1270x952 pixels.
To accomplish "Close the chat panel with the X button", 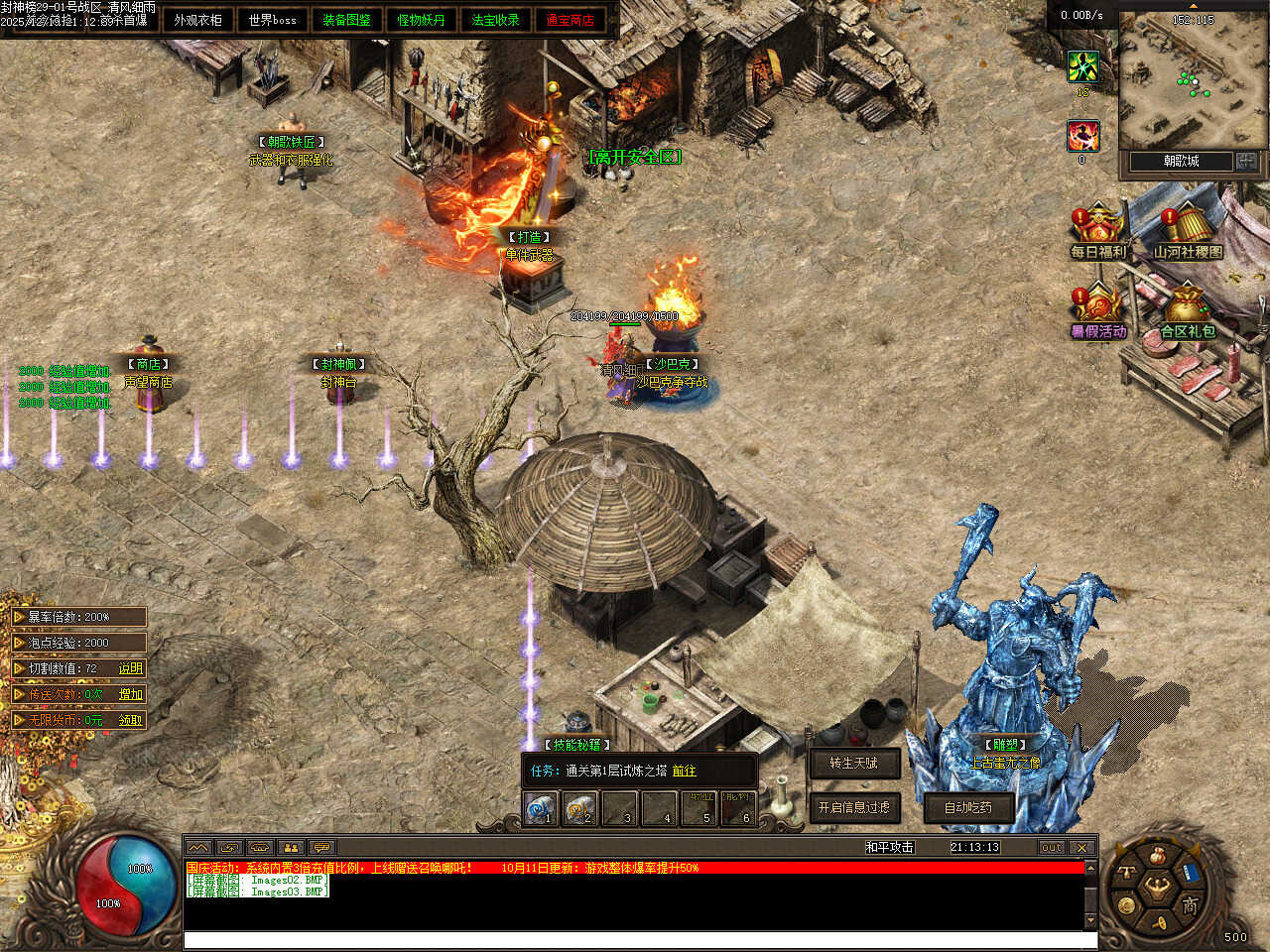I will tap(1081, 847).
